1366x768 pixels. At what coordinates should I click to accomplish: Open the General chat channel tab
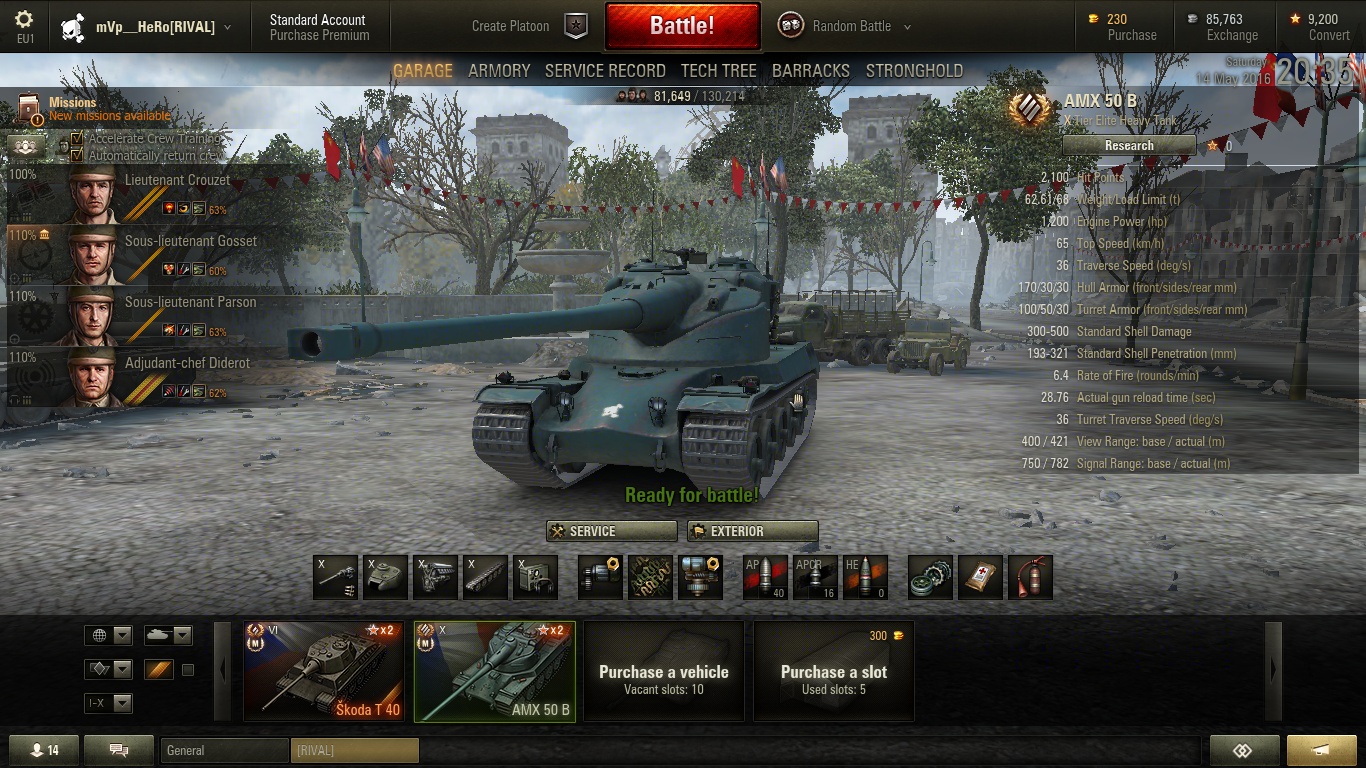pos(223,750)
